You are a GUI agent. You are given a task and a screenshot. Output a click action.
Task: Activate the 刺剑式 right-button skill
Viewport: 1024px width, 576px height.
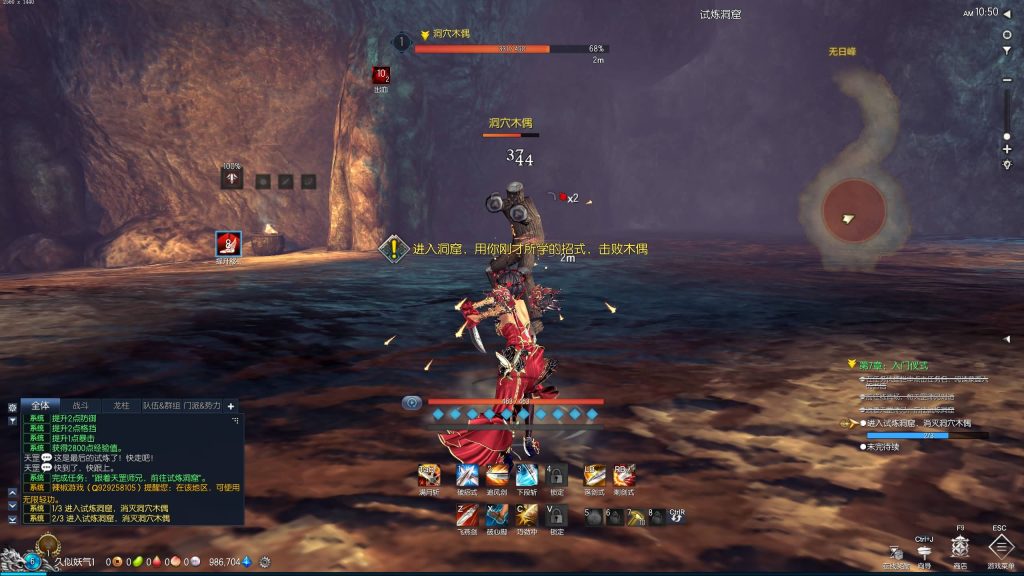tap(624, 475)
